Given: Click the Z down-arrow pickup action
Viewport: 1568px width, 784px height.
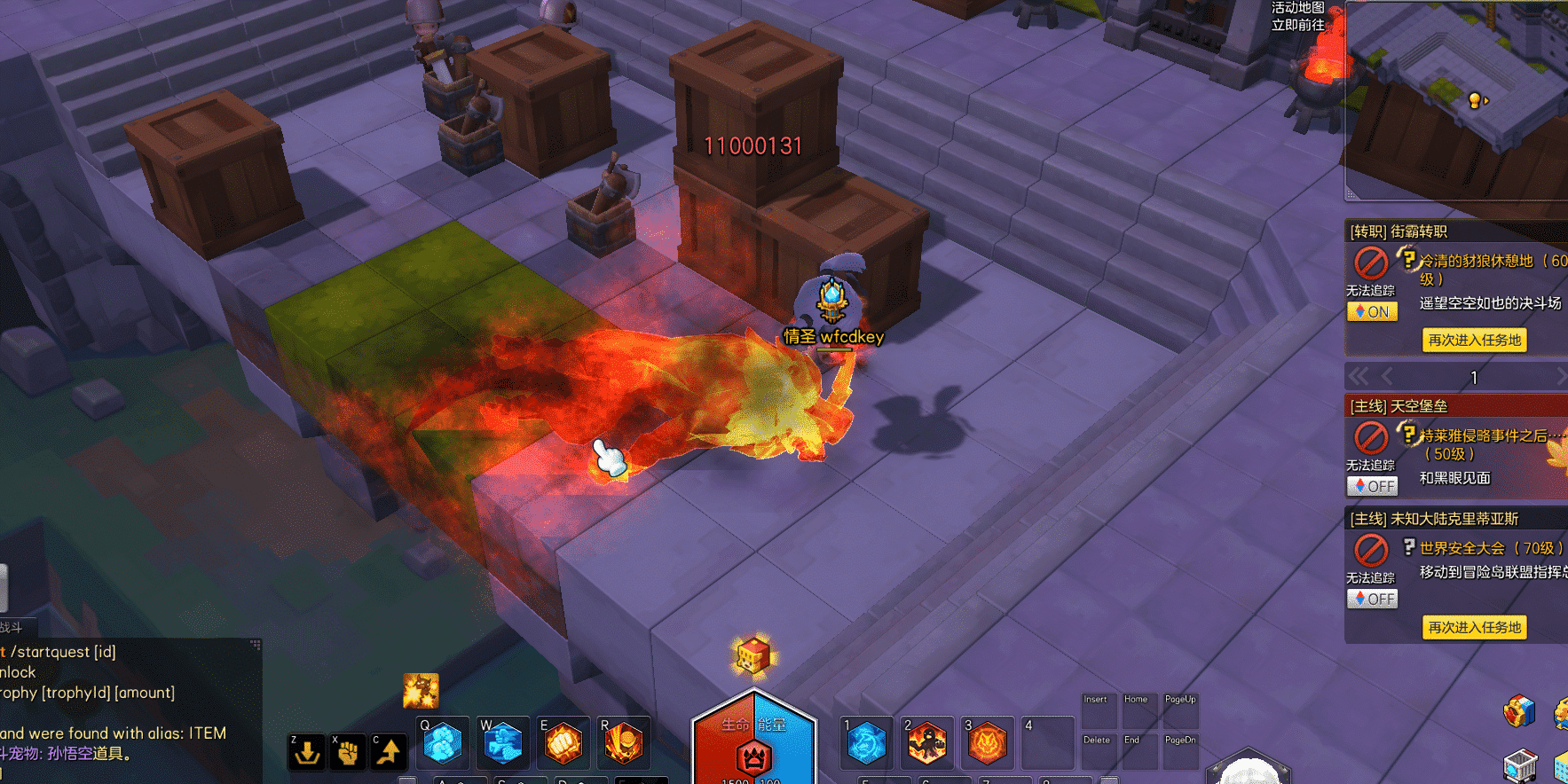Looking at the screenshot, I should (x=307, y=752).
